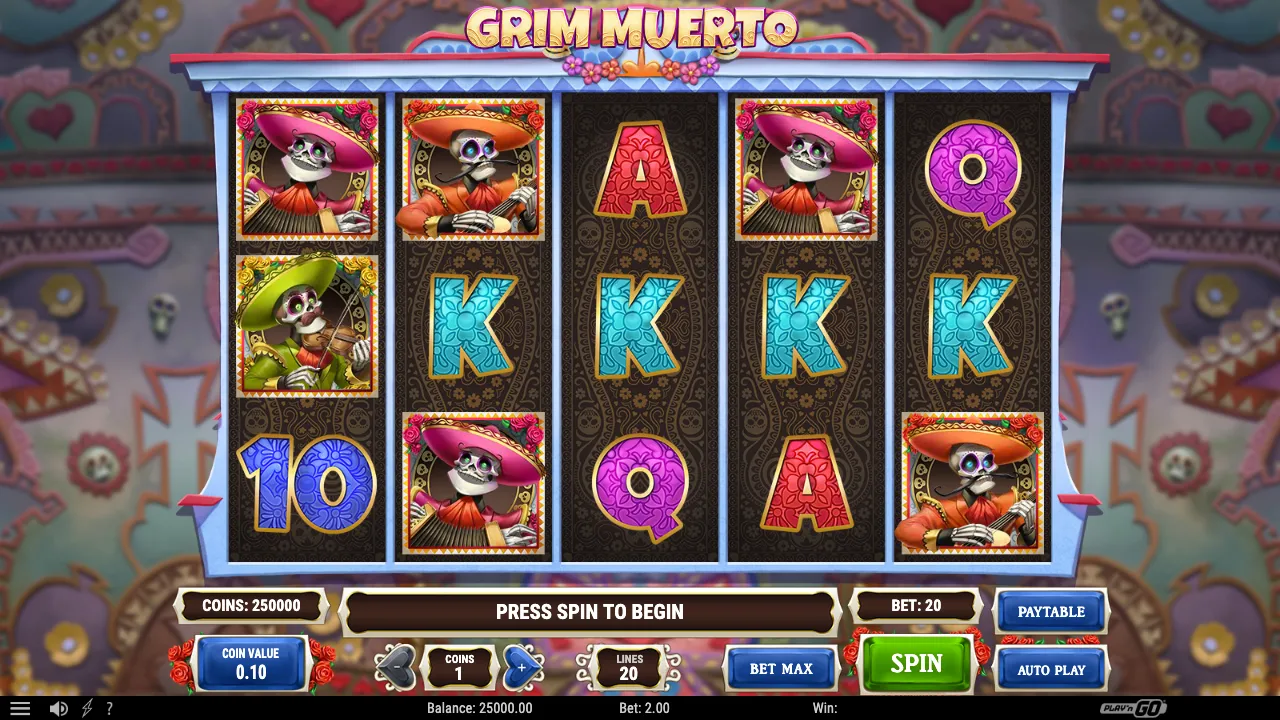The image size is (1280, 720).
Task: Click the PRESS SPIN TO BEGIN message bar
Action: (588, 611)
